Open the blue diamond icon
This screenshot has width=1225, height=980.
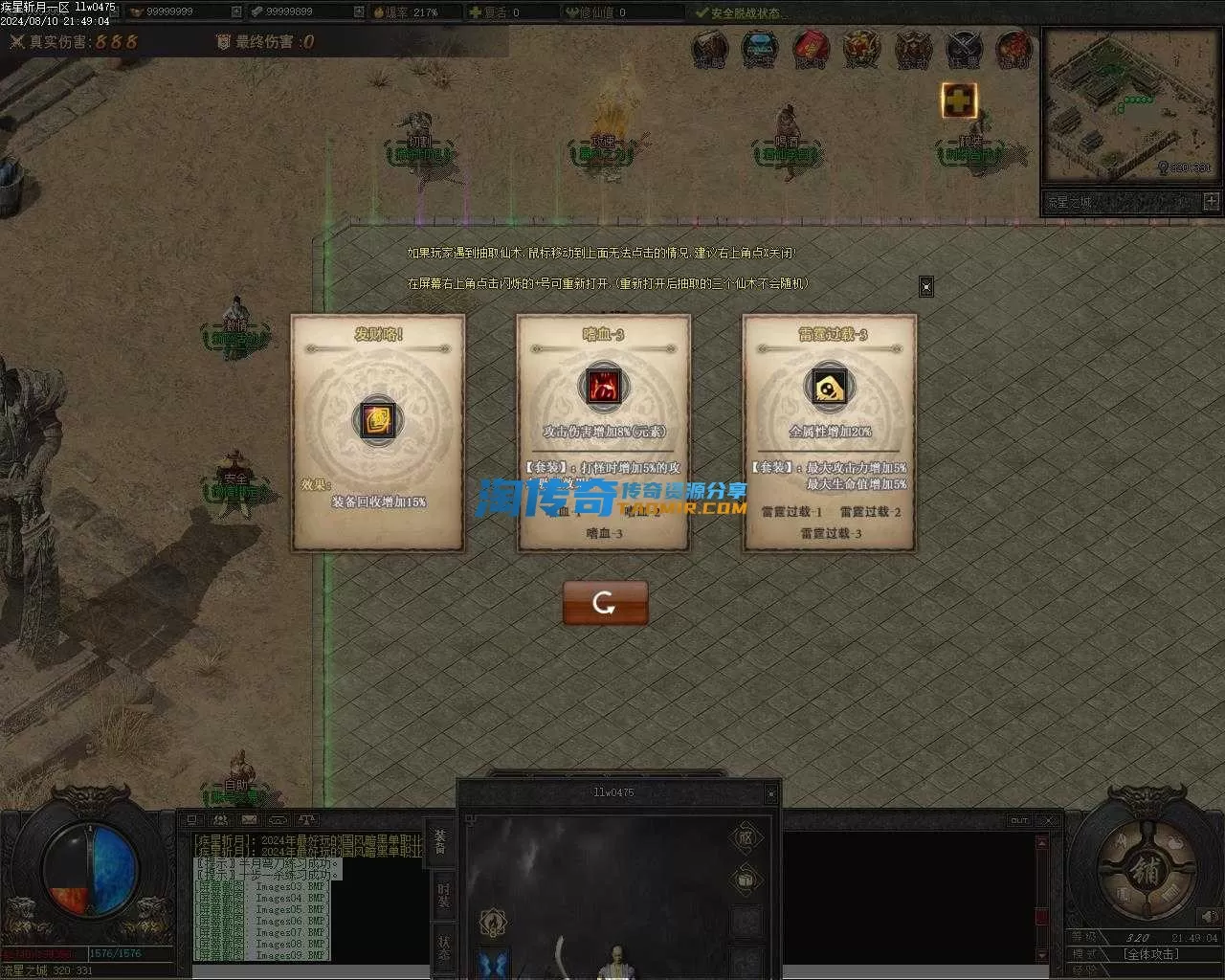pyautogui.click(x=760, y=50)
